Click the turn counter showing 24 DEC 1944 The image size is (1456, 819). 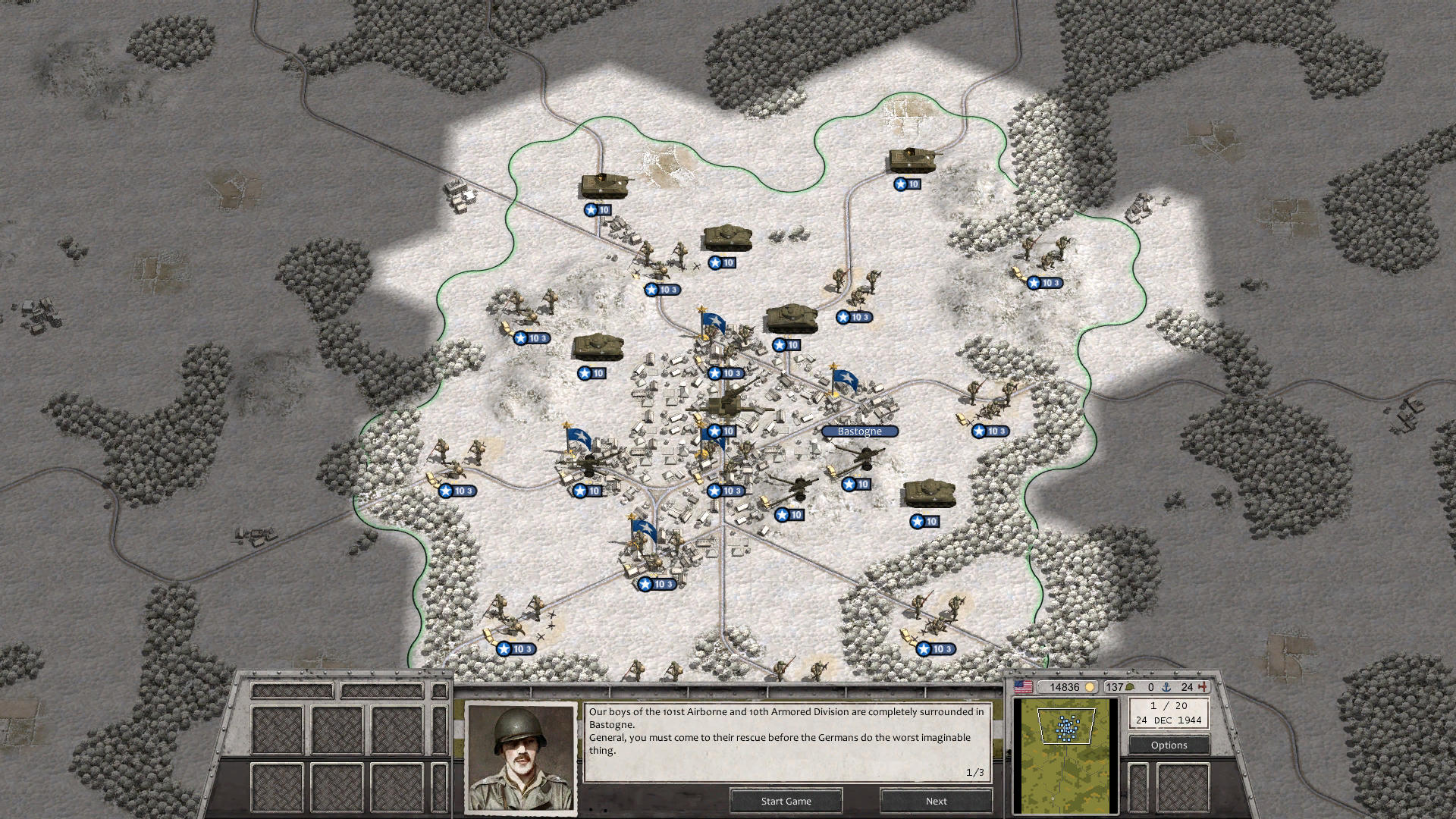tap(1170, 719)
